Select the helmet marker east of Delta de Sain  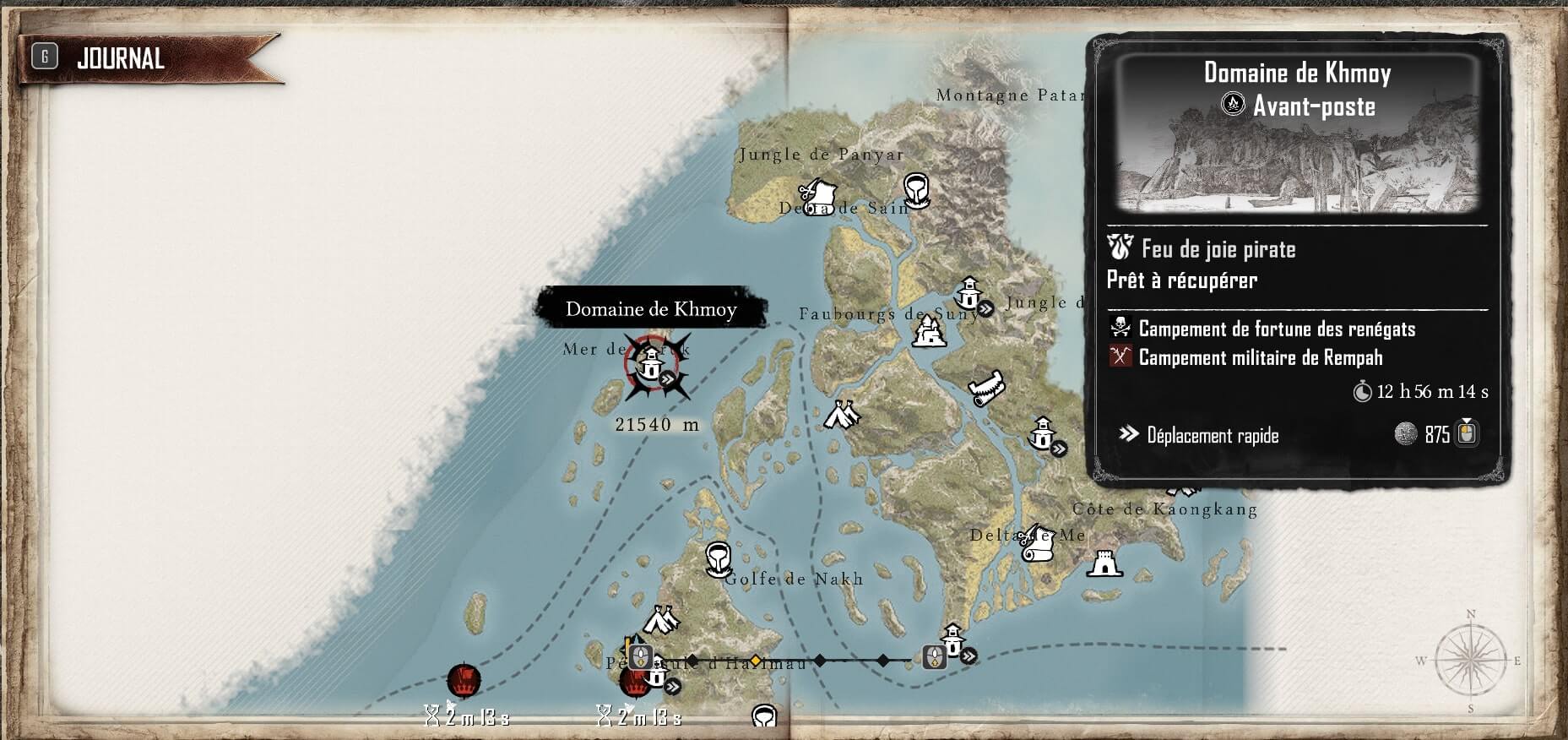pos(916,189)
